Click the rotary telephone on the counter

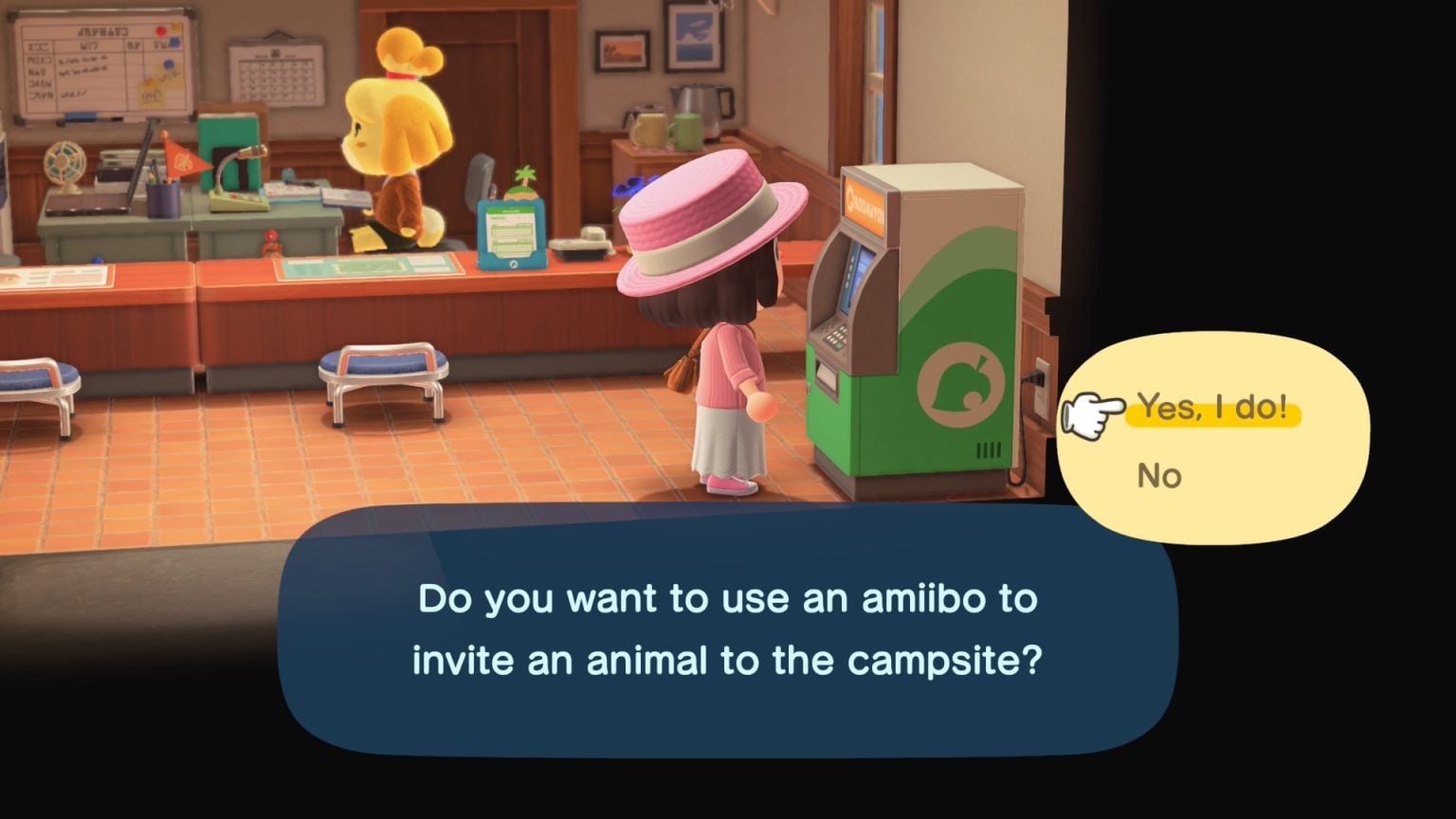tap(580, 242)
